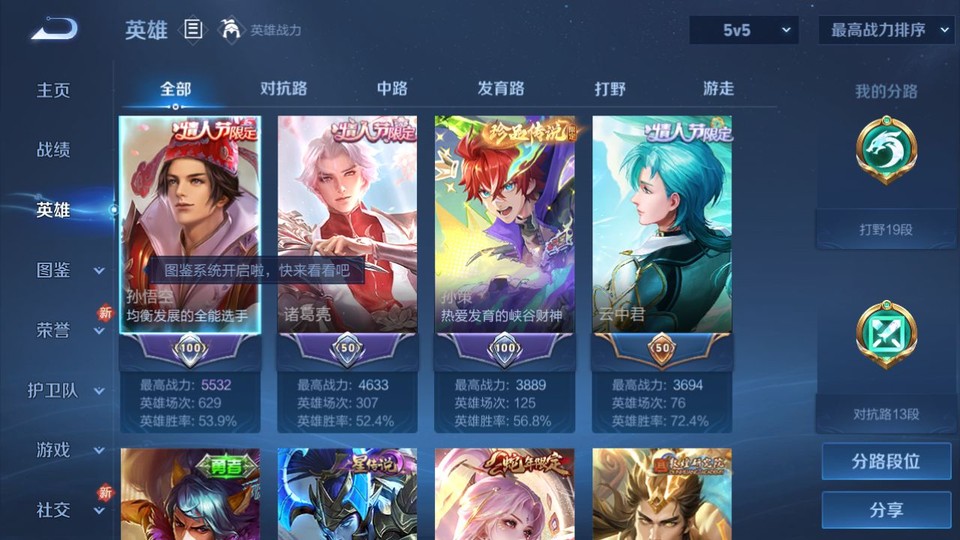This screenshot has width=960, height=540.
Task: Switch to the 对抗路 tab
Action: pyautogui.click(x=283, y=88)
